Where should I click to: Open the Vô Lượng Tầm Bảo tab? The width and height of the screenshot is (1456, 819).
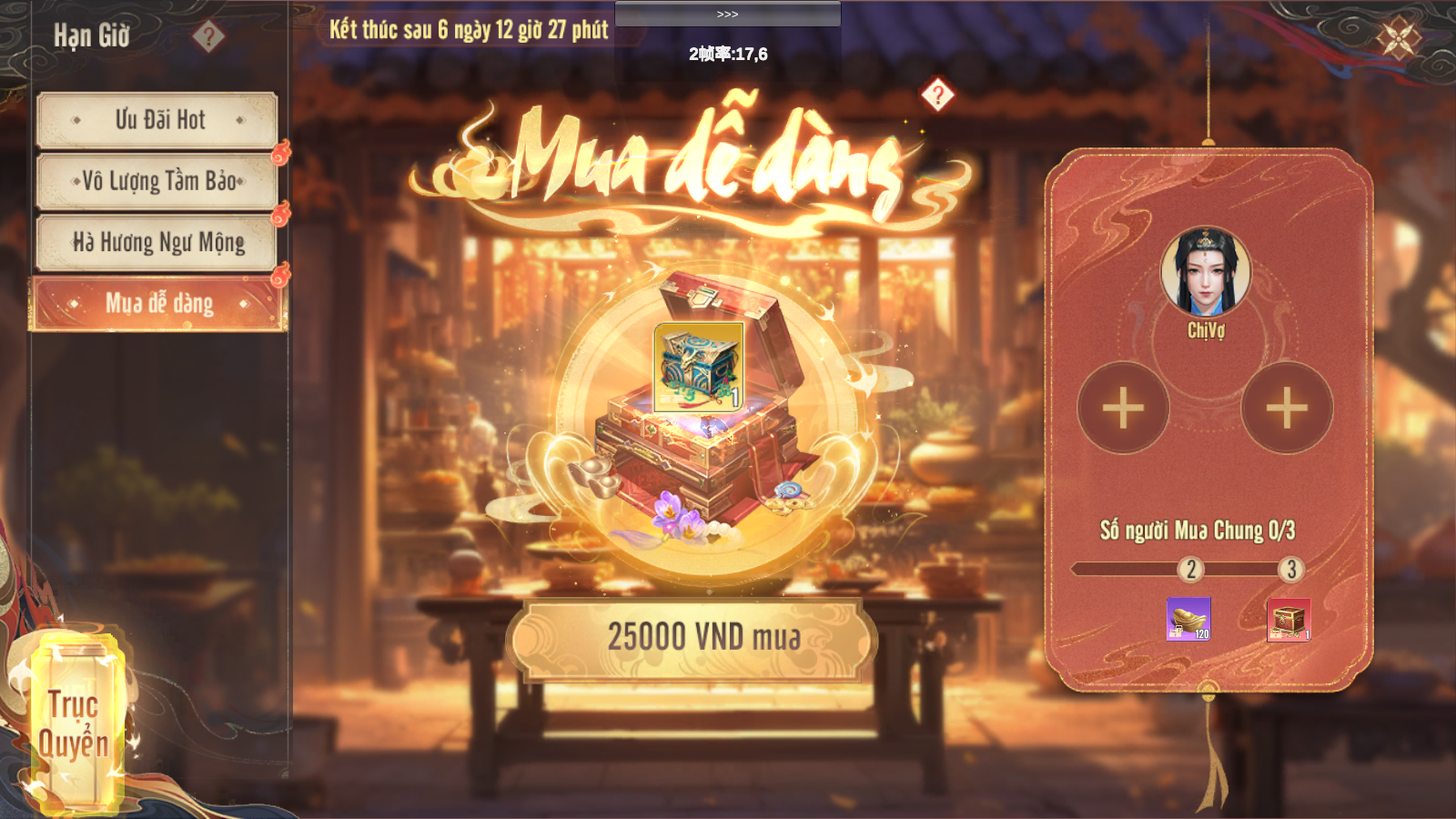coord(157,181)
